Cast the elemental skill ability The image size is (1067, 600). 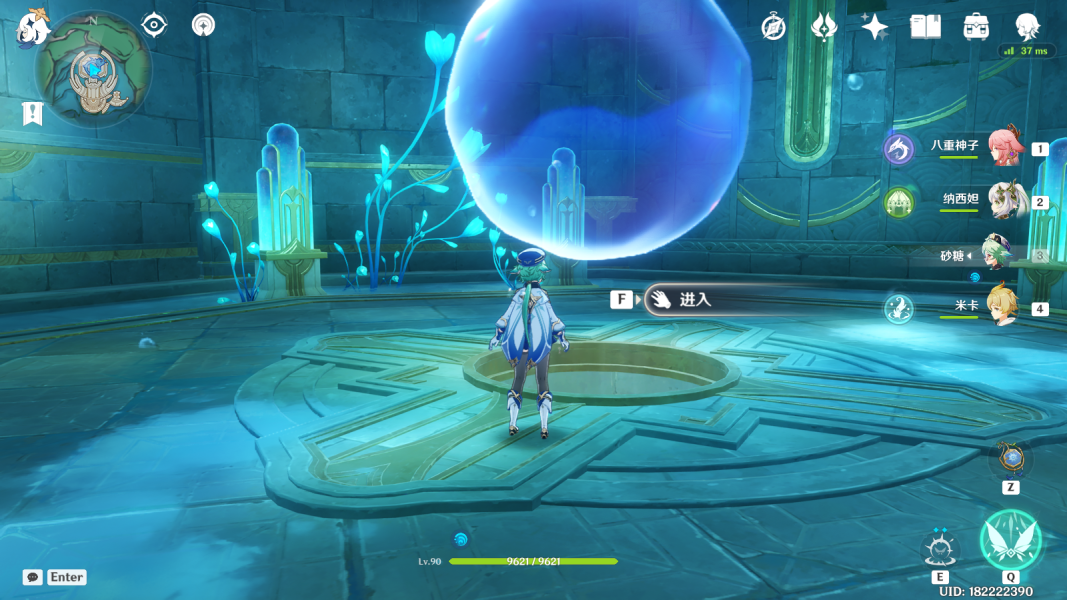pyautogui.click(x=940, y=549)
